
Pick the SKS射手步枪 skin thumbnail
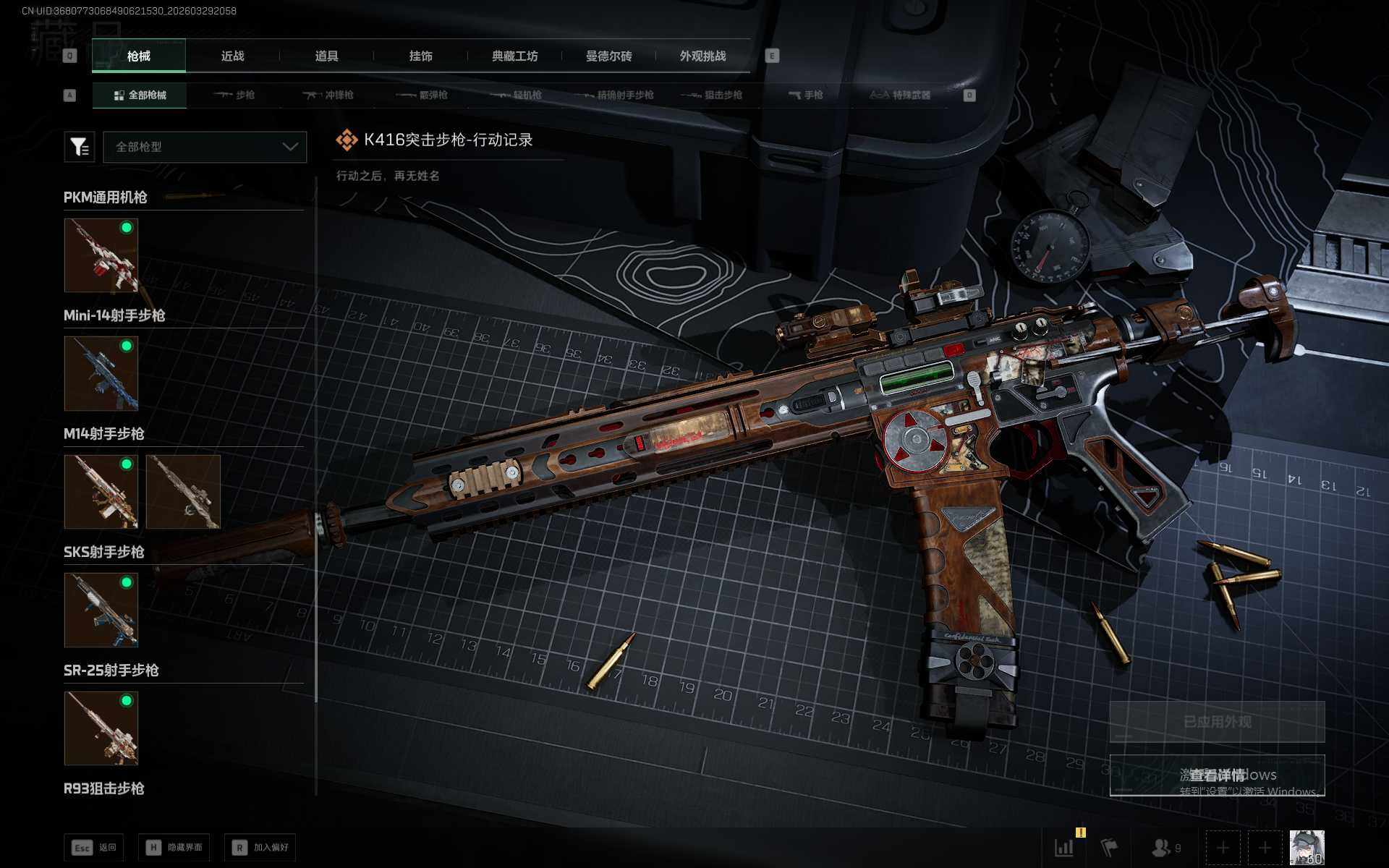click(x=101, y=610)
